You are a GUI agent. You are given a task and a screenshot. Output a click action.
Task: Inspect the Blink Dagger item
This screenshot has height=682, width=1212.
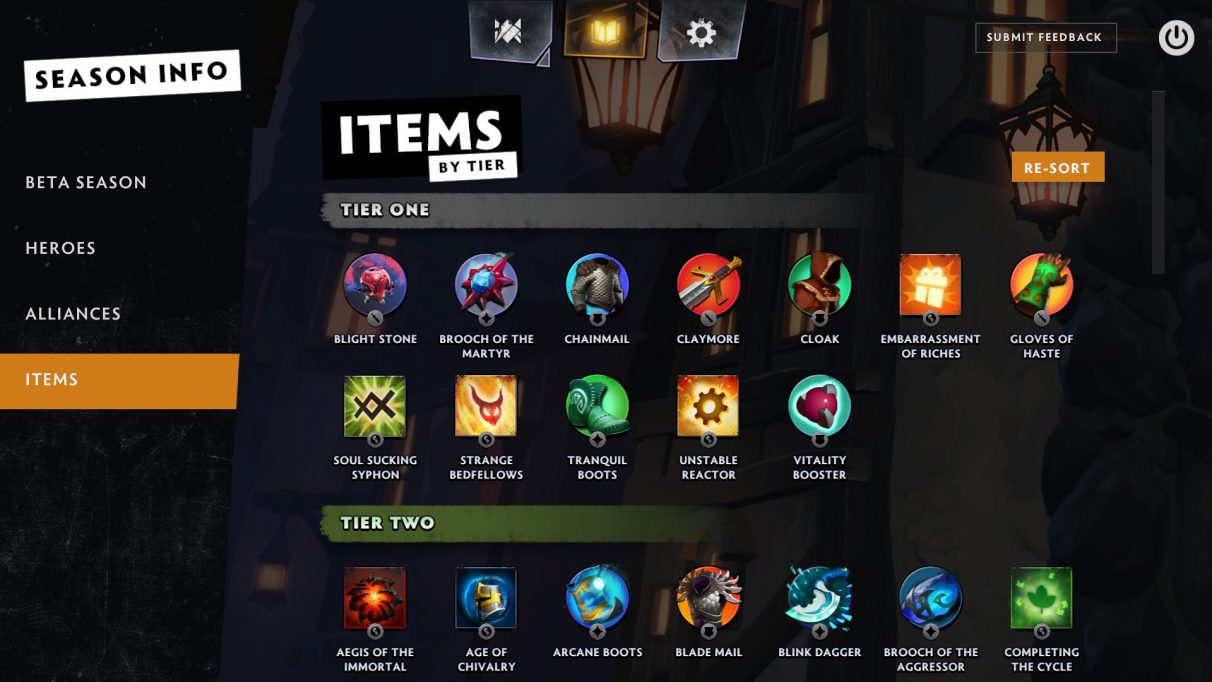click(x=819, y=598)
